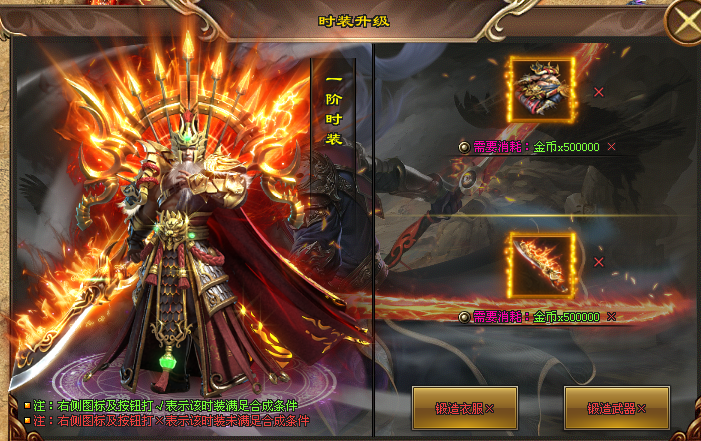Select the armor costume item slot
Image resolution: width=701 pixels, height=441 pixels.
(x=542, y=91)
